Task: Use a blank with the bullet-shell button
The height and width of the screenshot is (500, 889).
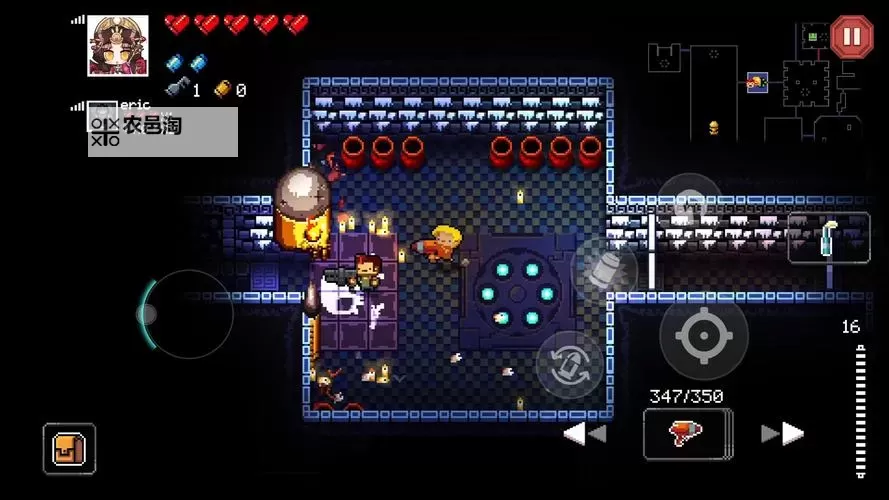Action: click(604, 270)
